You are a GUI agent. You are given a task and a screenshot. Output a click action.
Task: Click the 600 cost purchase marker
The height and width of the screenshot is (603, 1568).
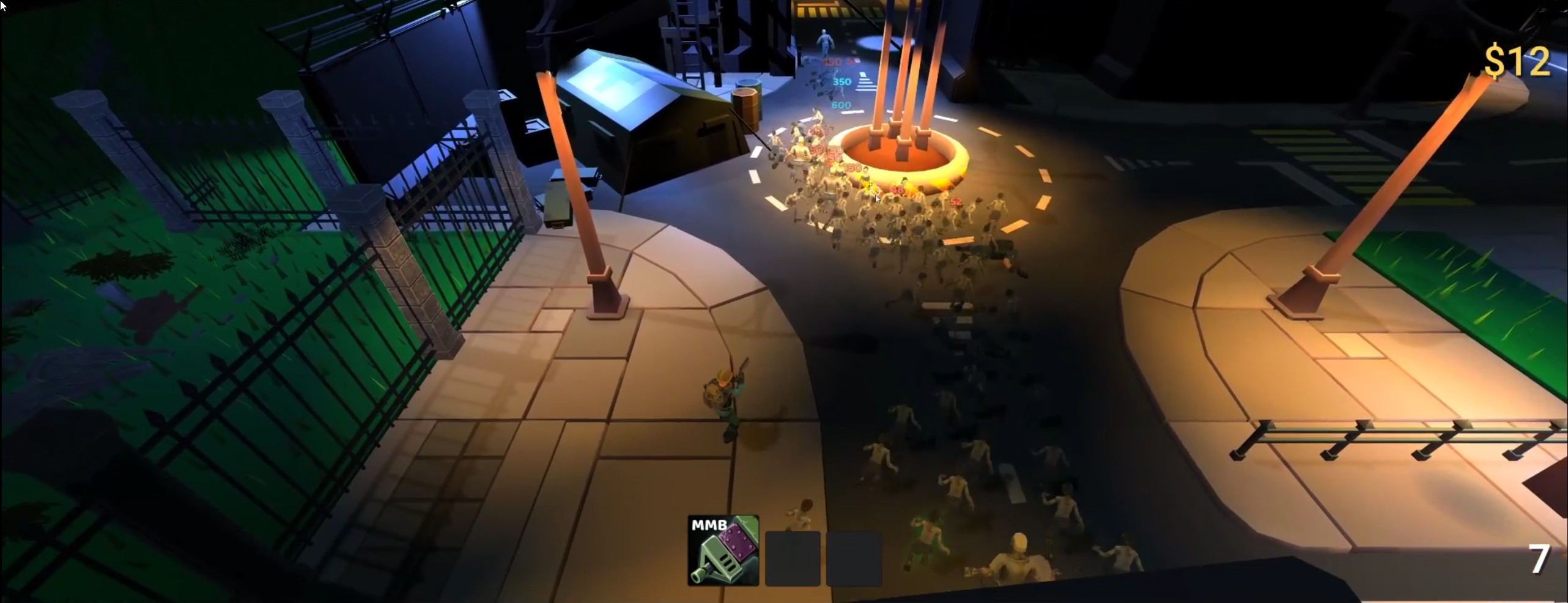pyautogui.click(x=841, y=105)
